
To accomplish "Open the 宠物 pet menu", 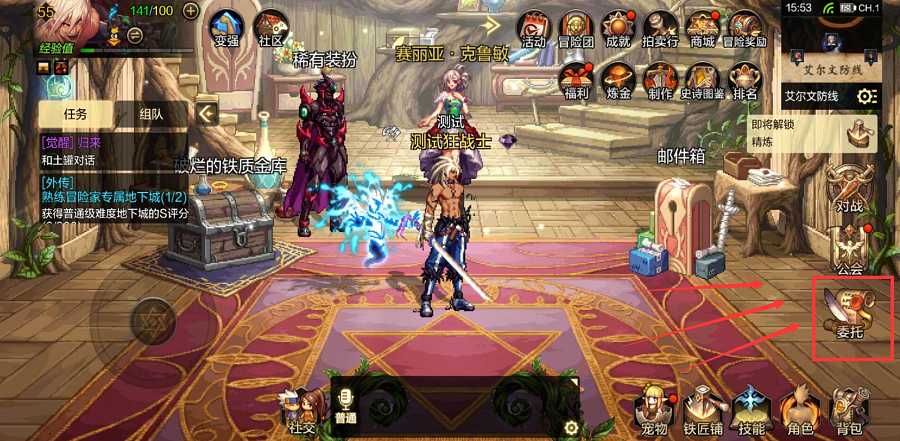I will click(655, 410).
